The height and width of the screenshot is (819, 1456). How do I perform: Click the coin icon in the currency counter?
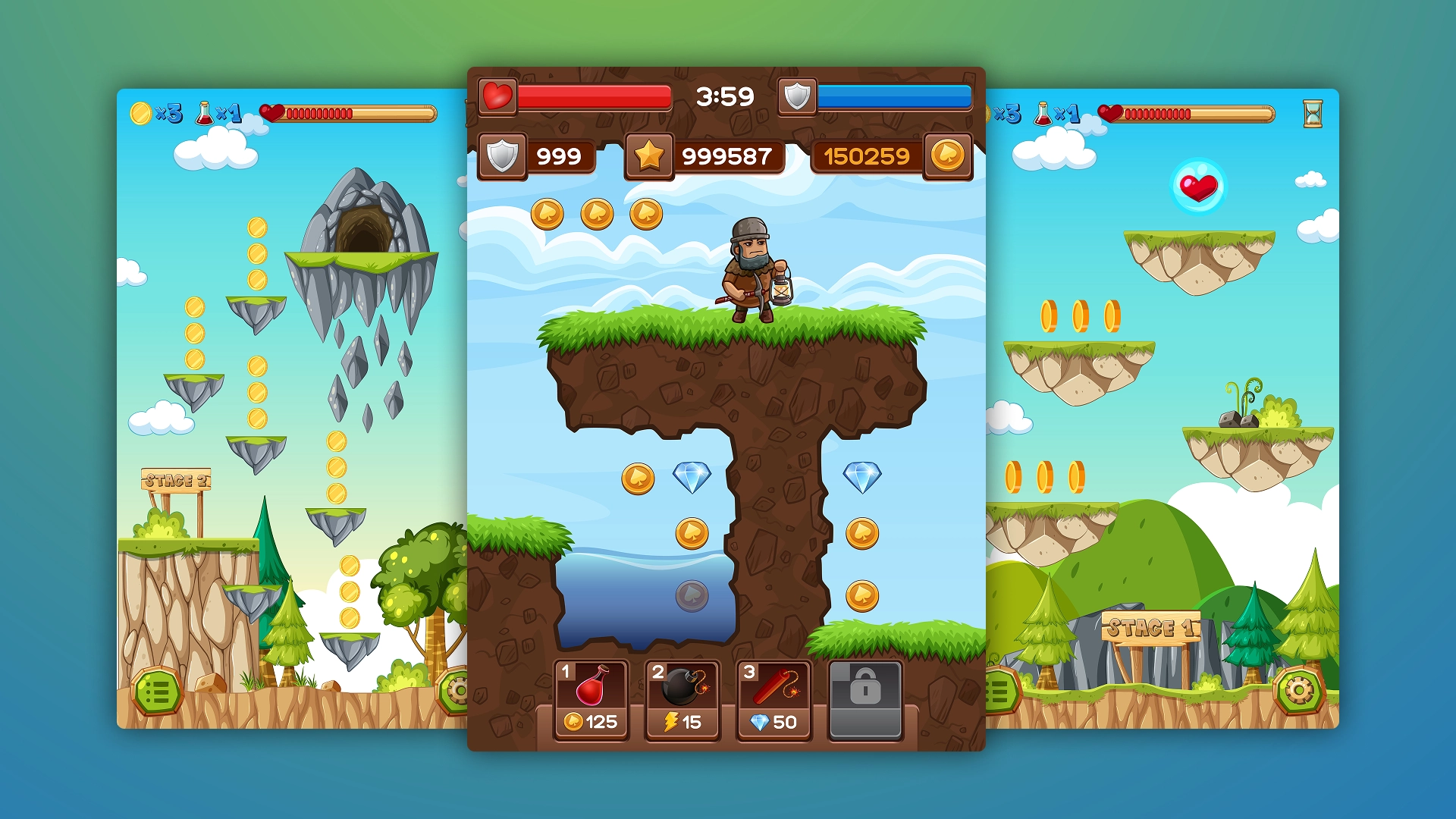pos(949,157)
